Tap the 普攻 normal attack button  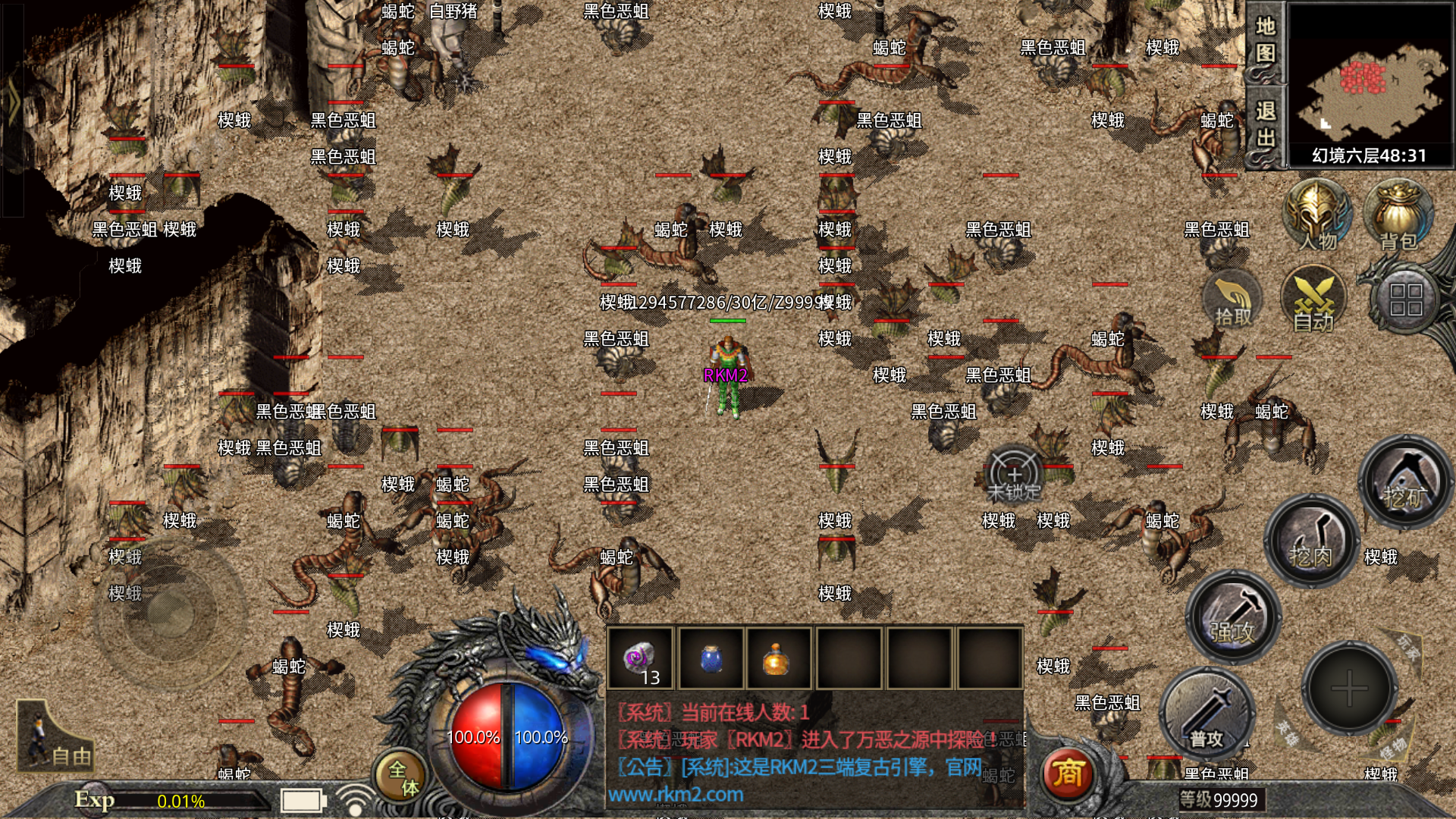coord(1207,714)
